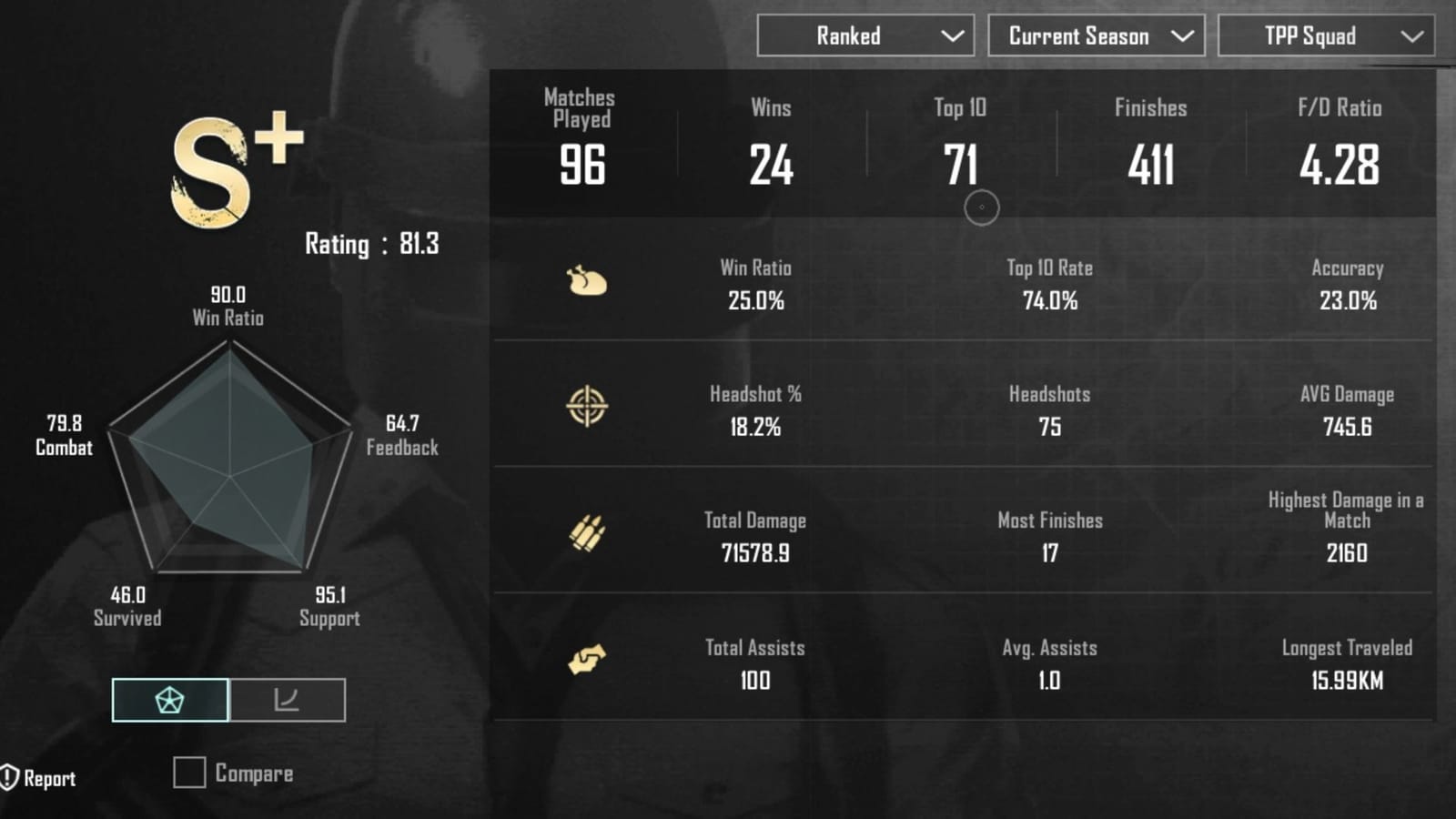
Task: Click the handshake icon next to Total Assists
Action: point(588,661)
